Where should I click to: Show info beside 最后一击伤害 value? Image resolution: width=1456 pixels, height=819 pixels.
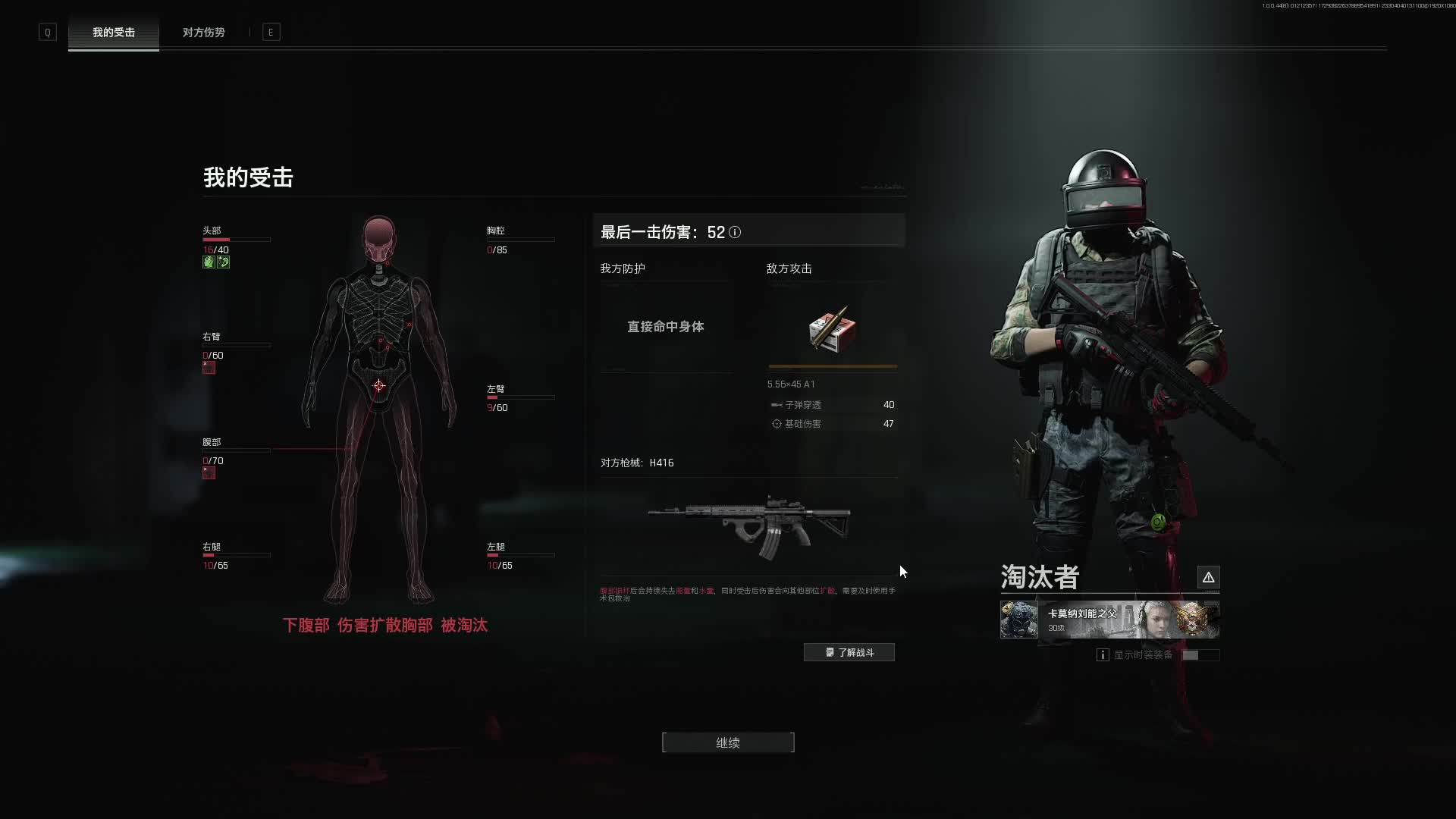pos(735,232)
